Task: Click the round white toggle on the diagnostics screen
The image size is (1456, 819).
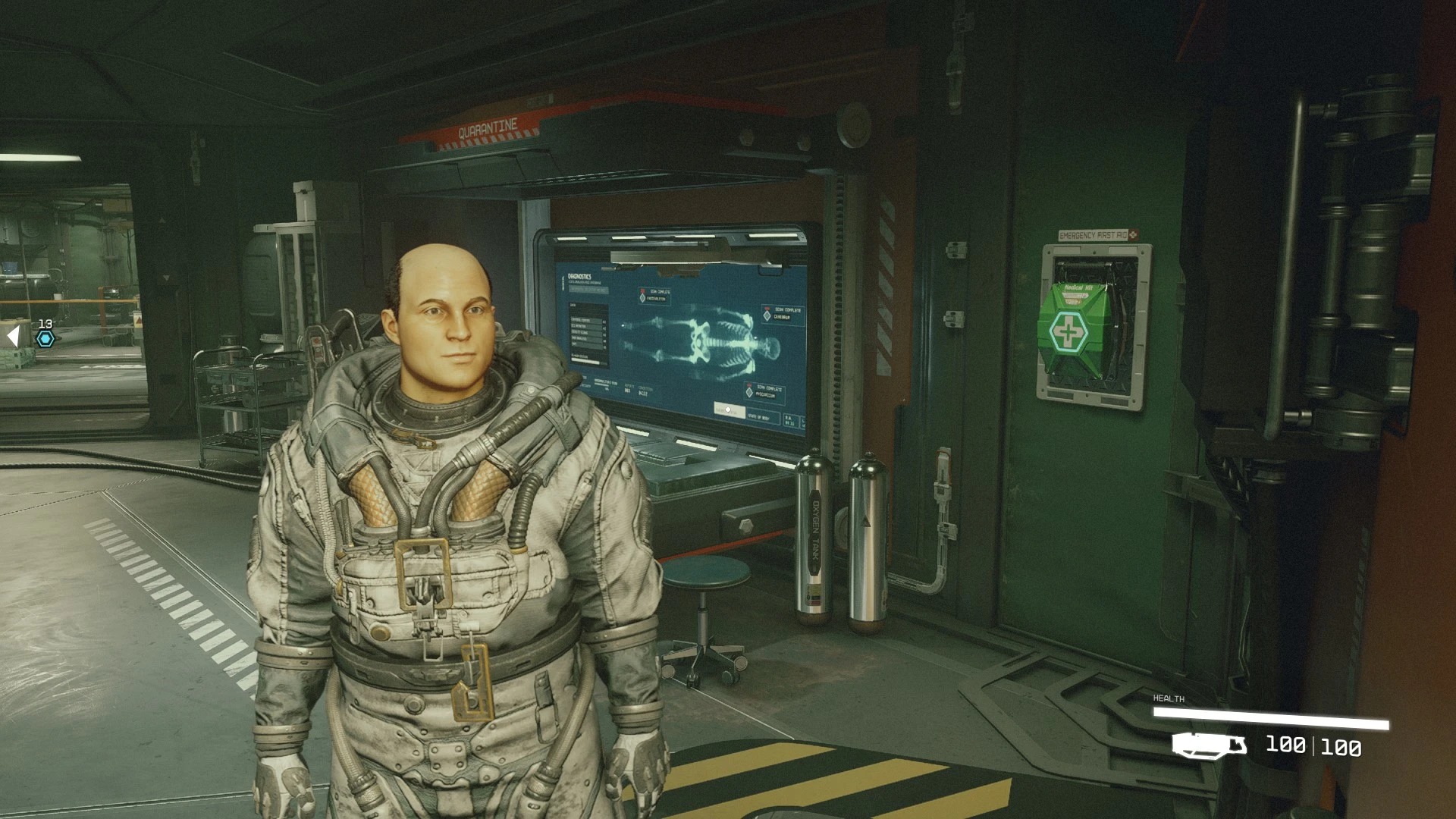Action: tap(728, 409)
